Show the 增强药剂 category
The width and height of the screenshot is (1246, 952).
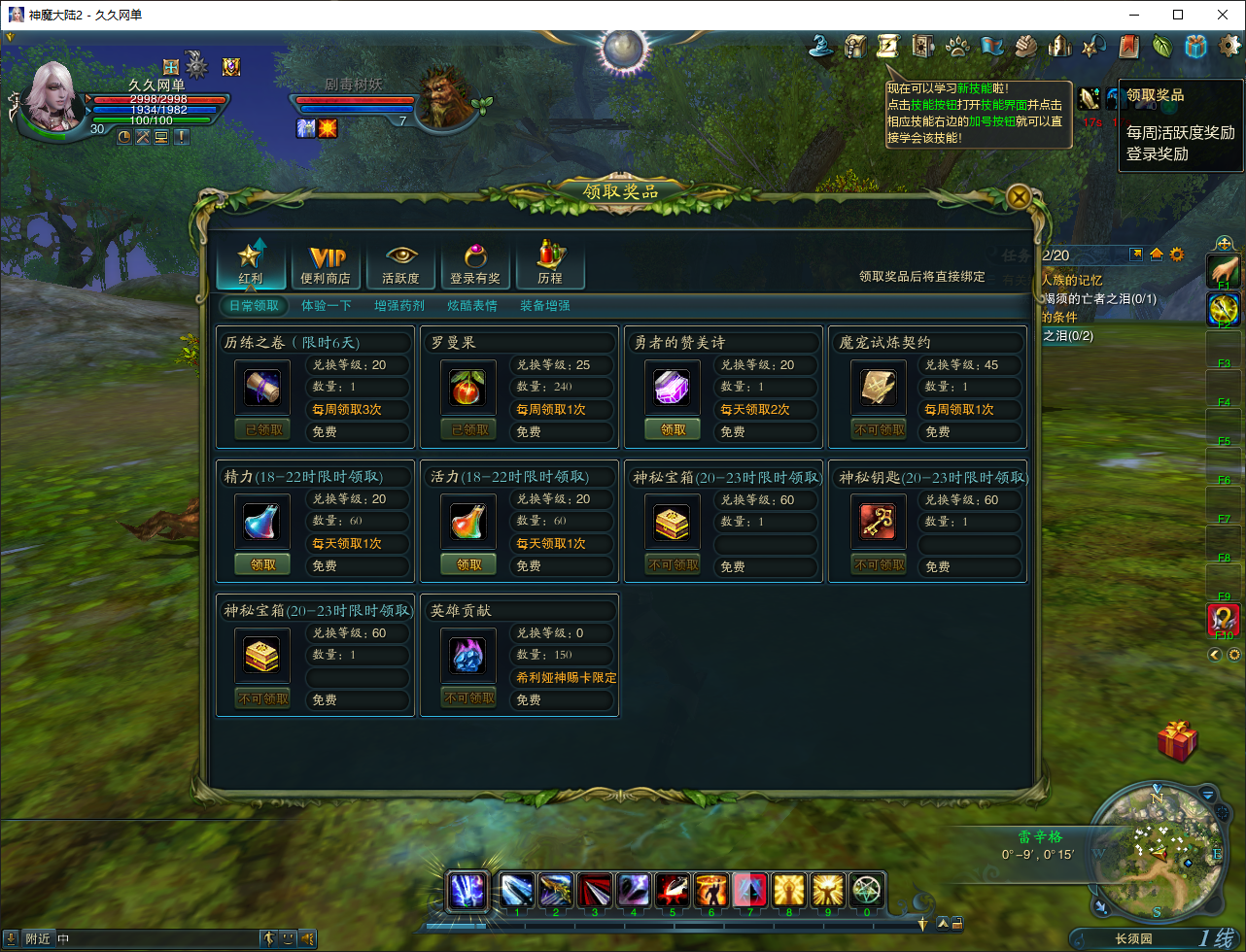point(399,305)
